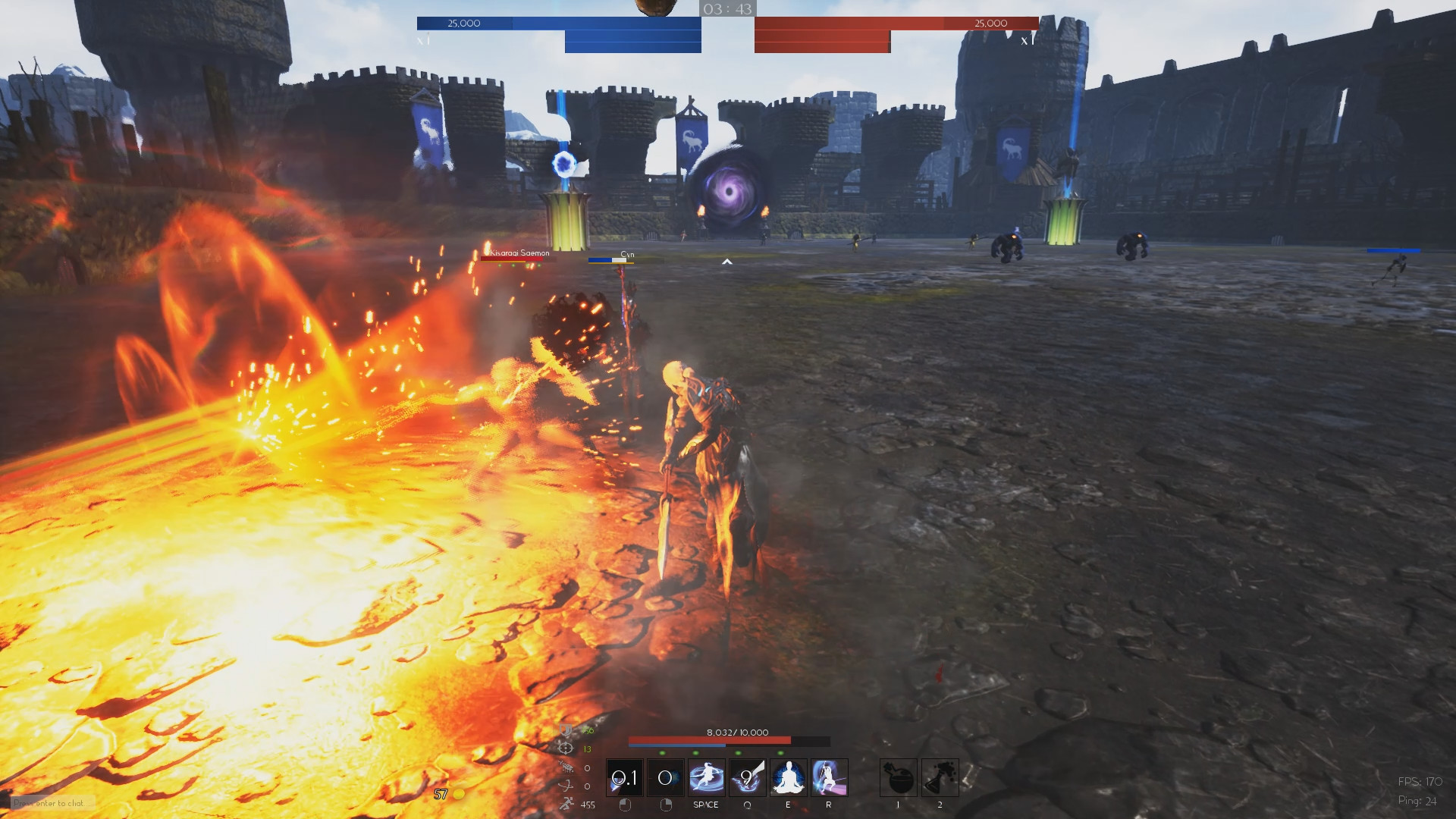1456x819 pixels.
Task: Select the secondary attack slot showing 0
Action: (x=665, y=777)
